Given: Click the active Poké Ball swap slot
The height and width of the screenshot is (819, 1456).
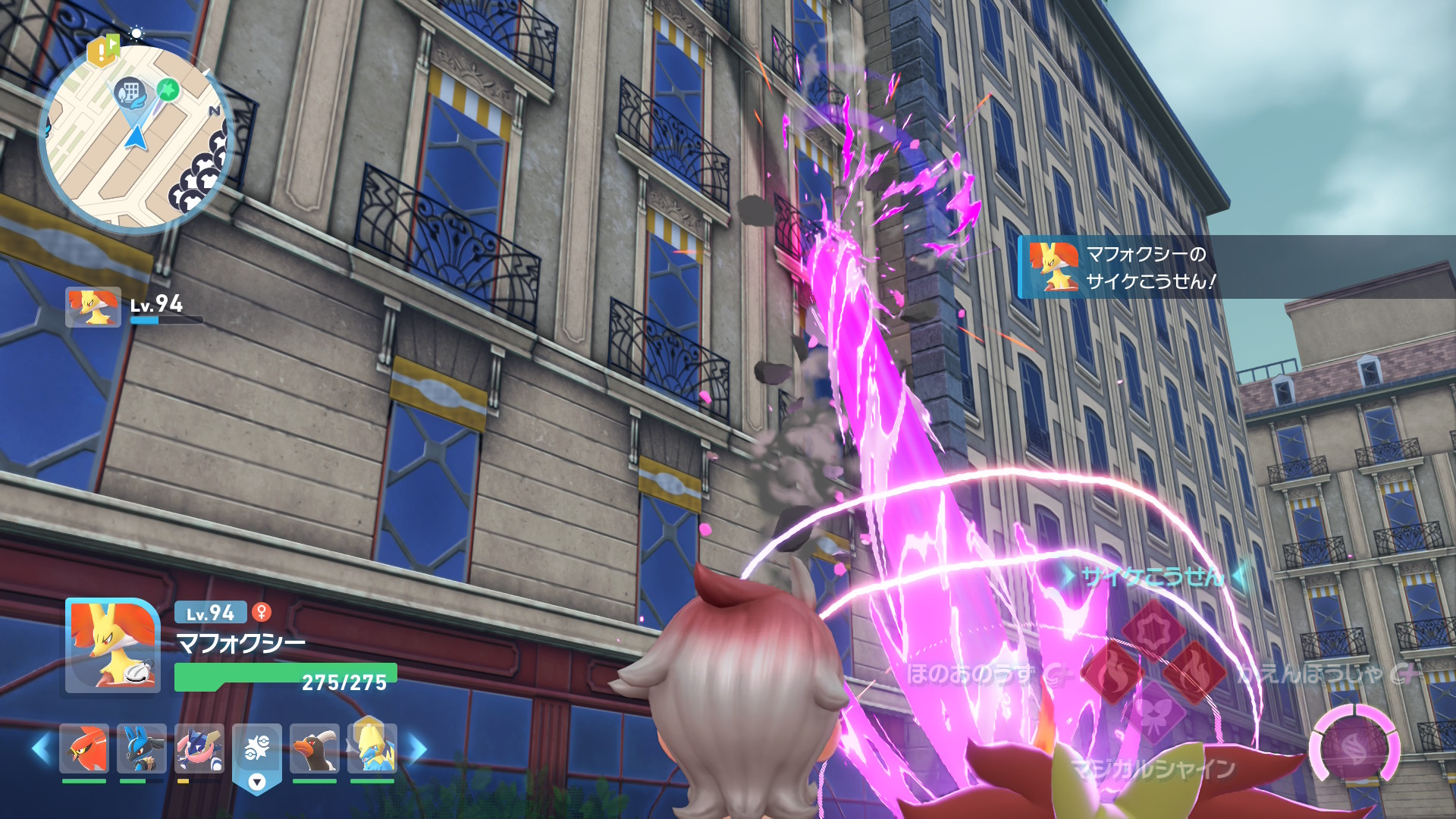Looking at the screenshot, I should 257,755.
